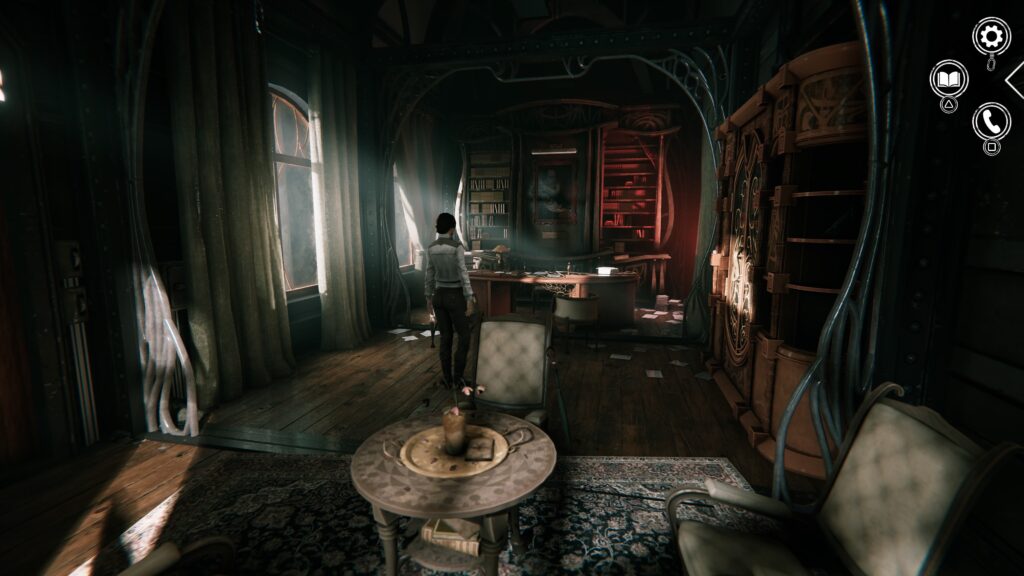
Task: Open the settings gear icon
Action: tap(991, 37)
